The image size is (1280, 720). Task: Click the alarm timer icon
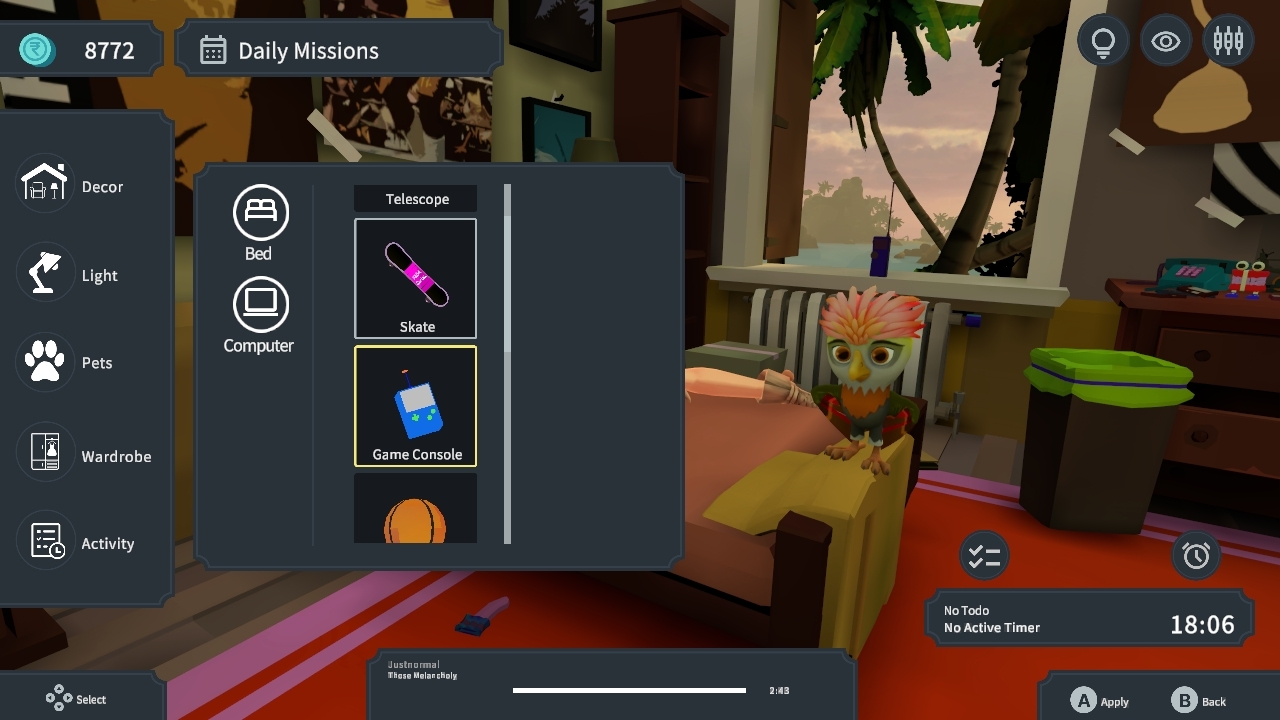(x=1197, y=554)
